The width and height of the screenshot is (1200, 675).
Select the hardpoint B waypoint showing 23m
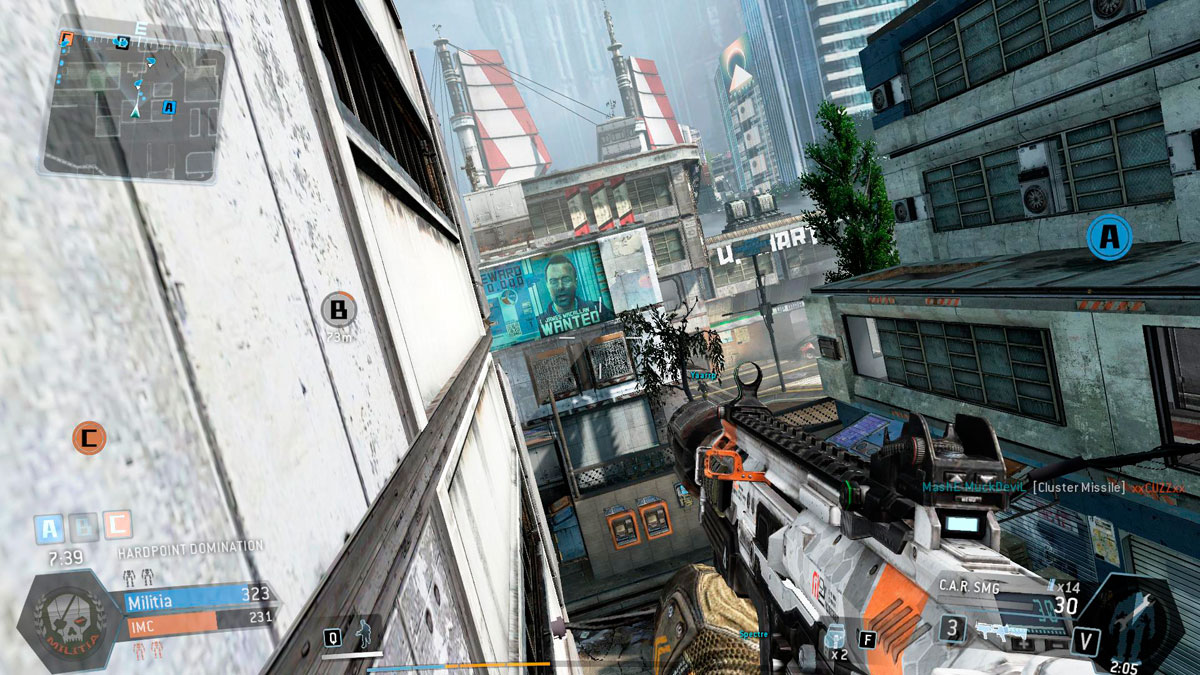(x=339, y=311)
